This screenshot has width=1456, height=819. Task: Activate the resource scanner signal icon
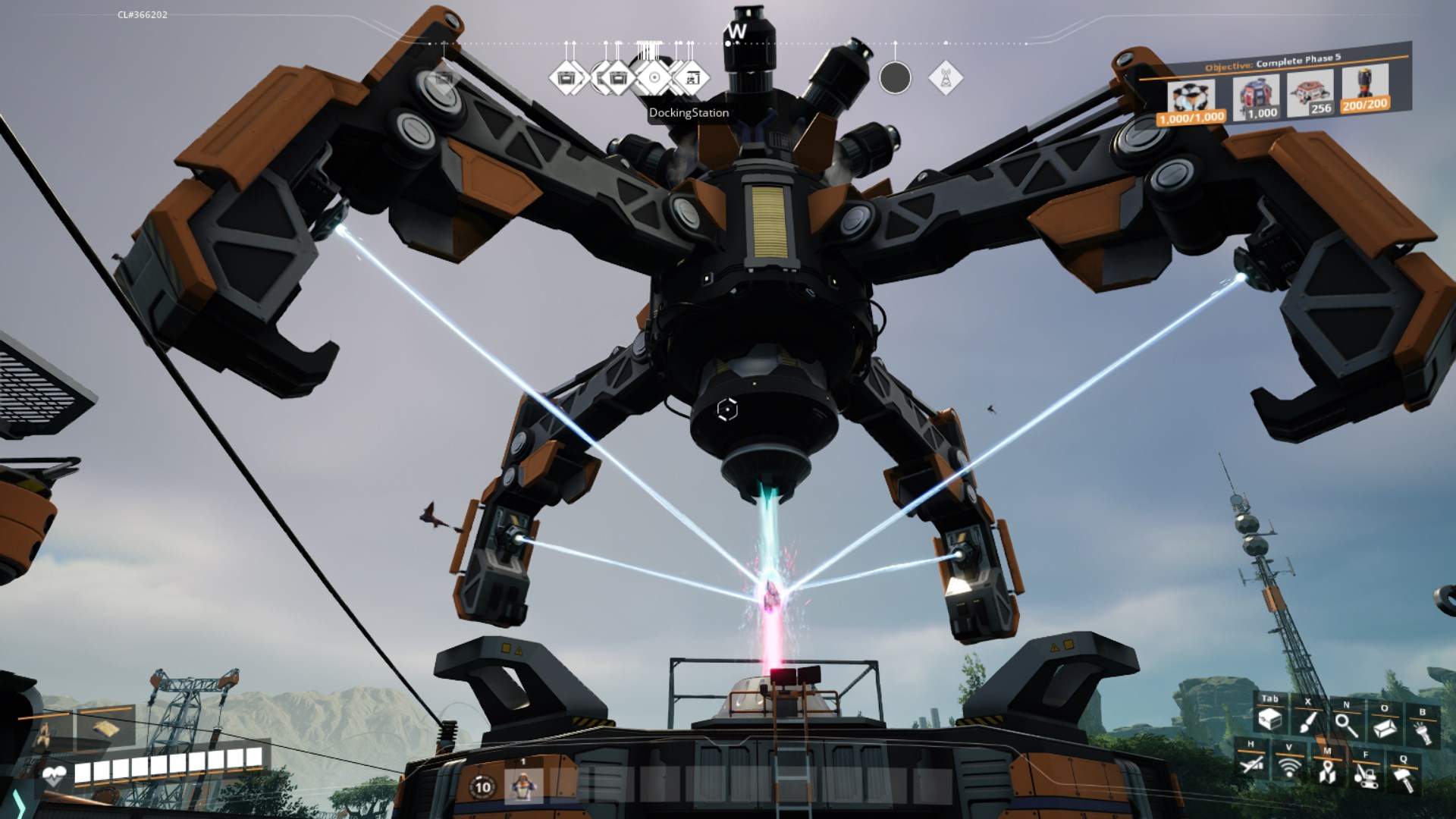pos(1288,767)
